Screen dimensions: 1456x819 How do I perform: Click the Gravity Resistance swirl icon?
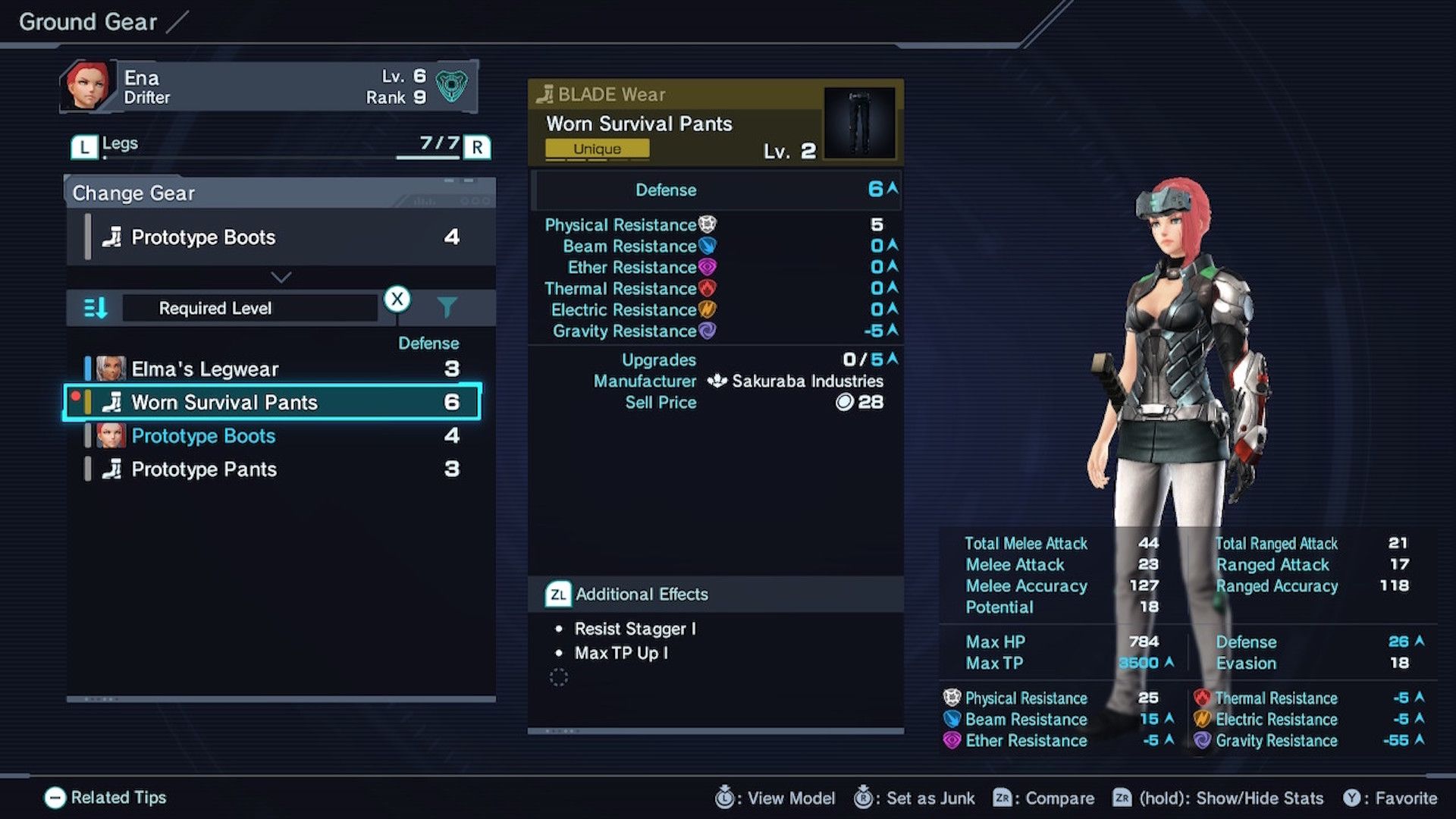[708, 331]
